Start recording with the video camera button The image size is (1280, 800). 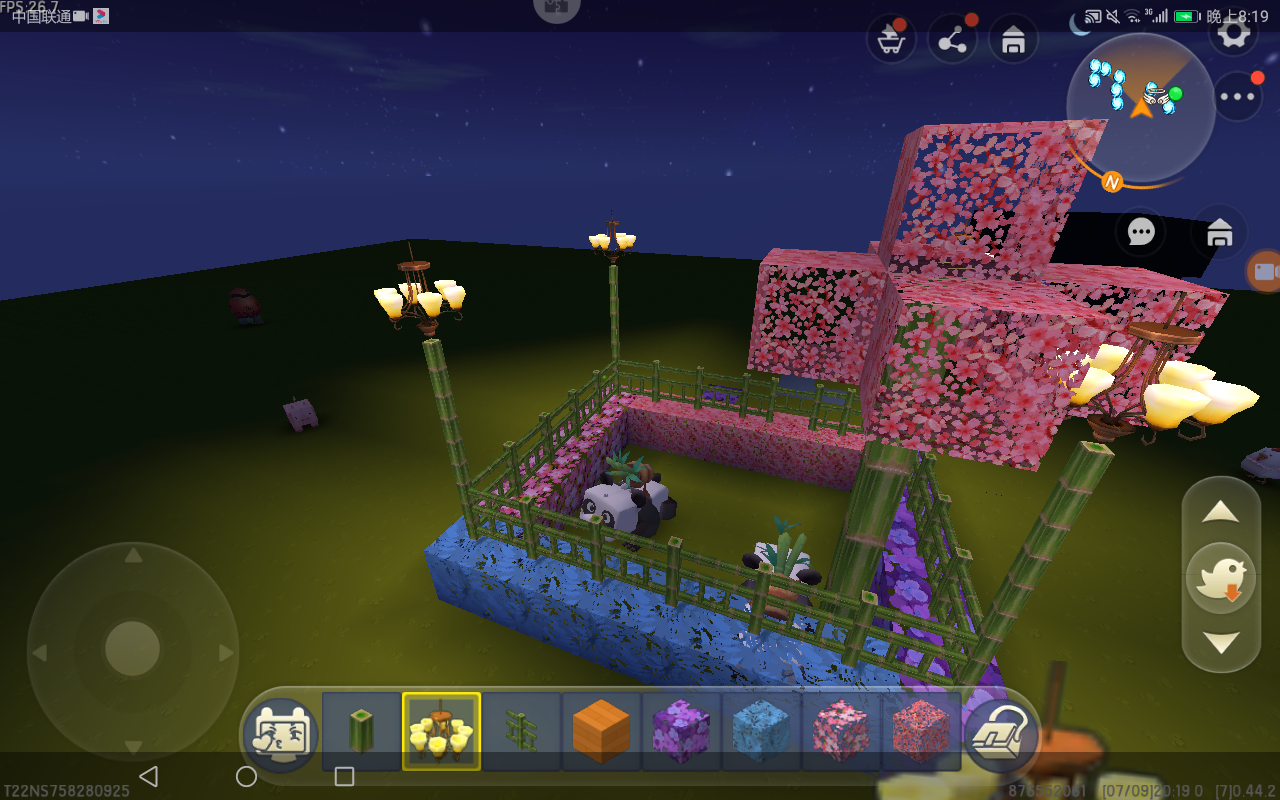1265,272
